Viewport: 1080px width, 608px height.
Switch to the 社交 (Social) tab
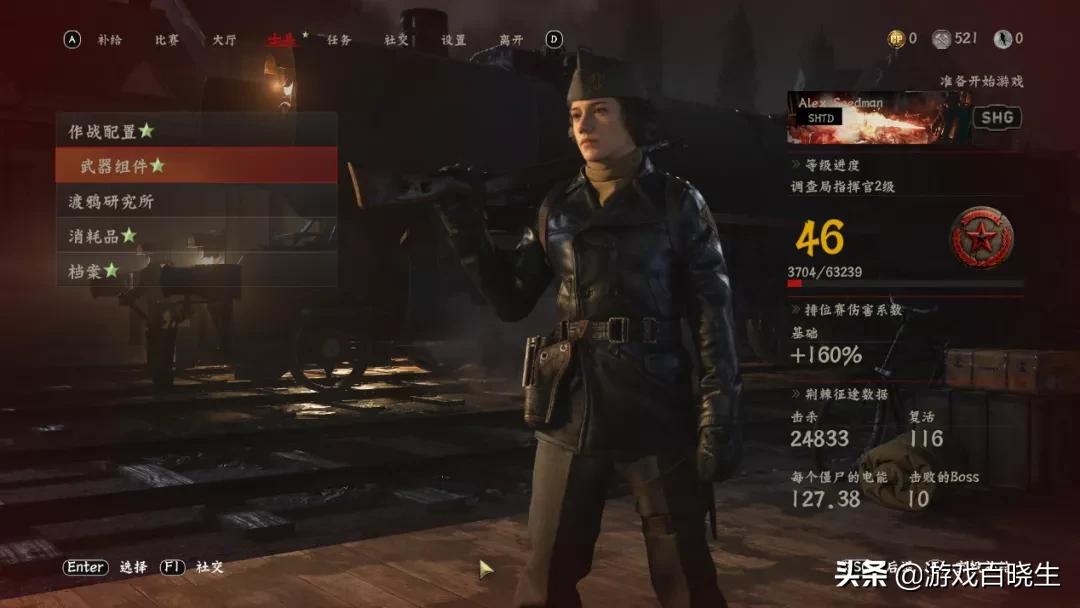click(x=397, y=40)
